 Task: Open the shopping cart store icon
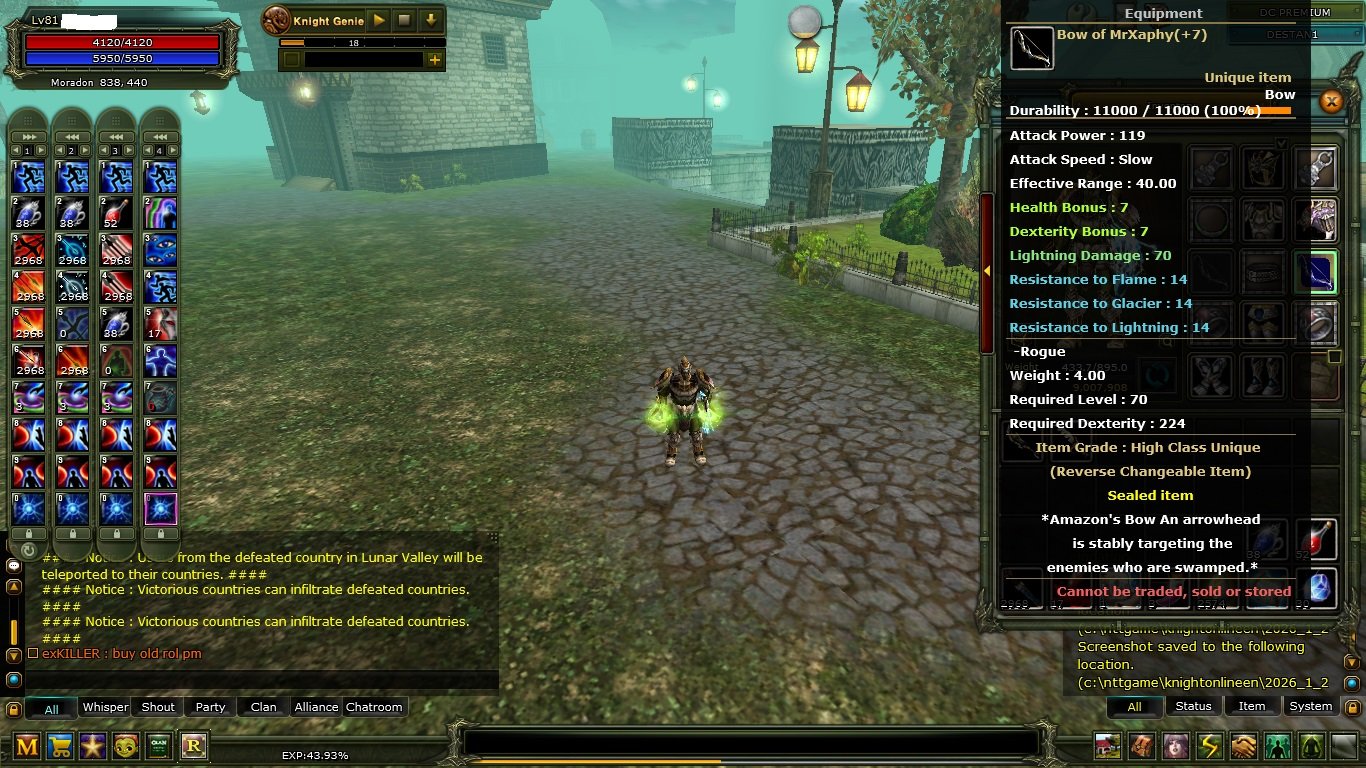60,746
